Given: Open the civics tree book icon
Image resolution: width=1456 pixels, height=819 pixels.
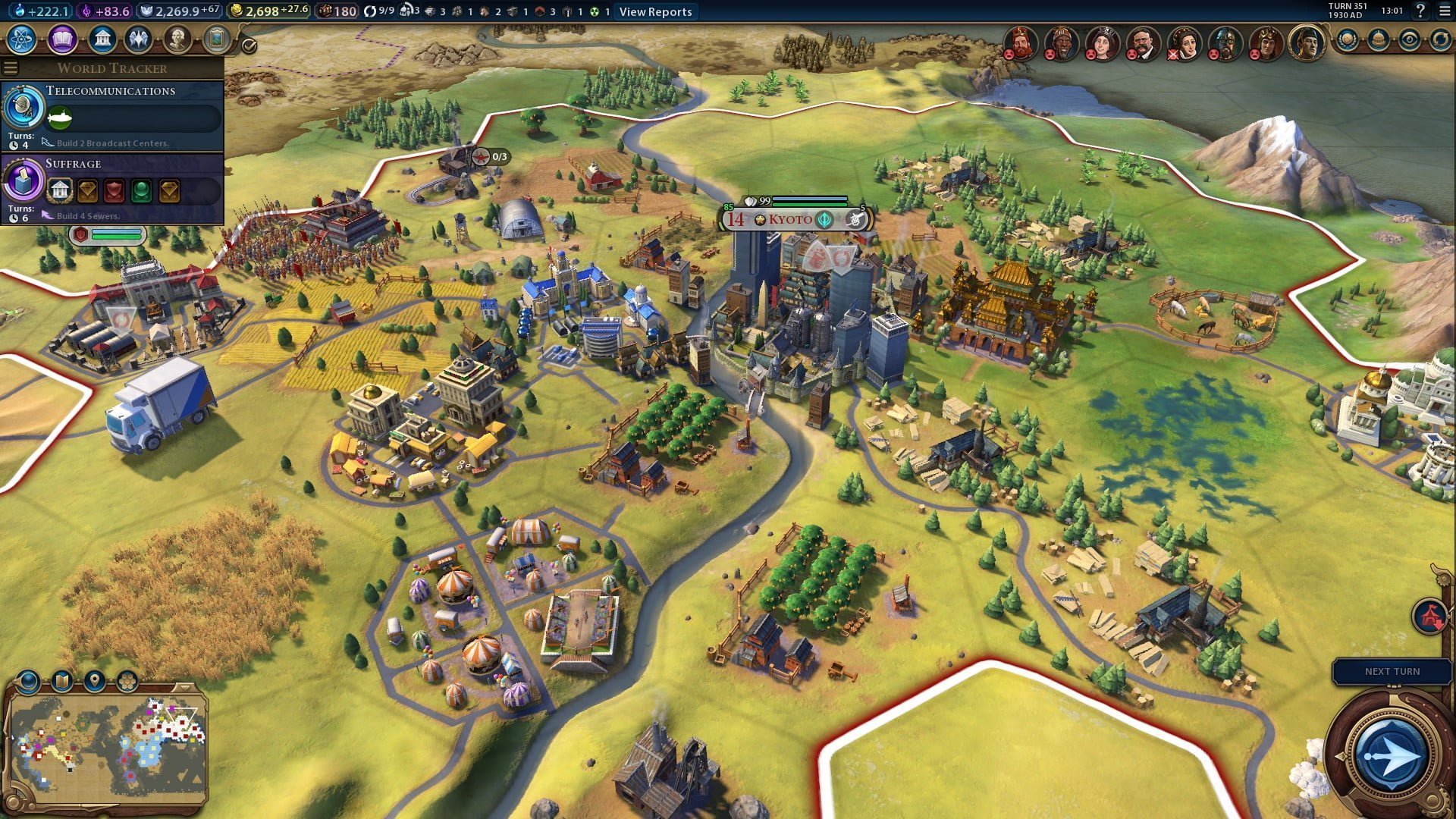Looking at the screenshot, I should pos(62,39).
